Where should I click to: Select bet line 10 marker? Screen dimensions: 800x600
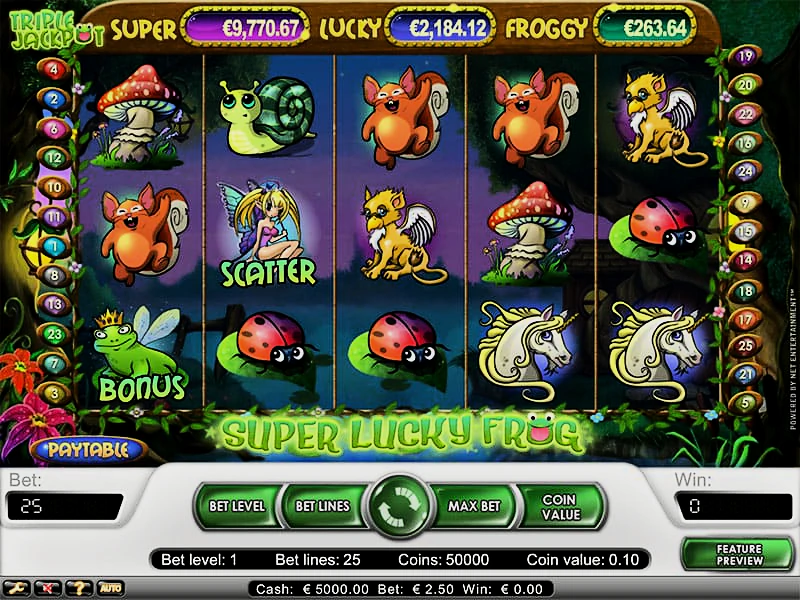click(53, 187)
